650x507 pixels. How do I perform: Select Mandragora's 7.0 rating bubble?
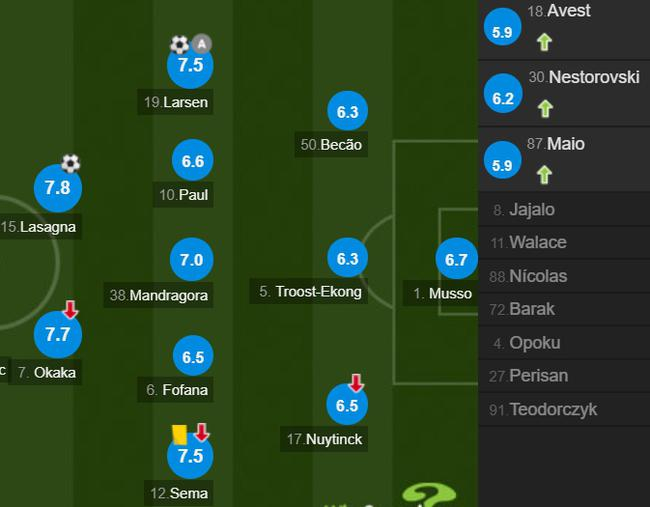pos(191,260)
